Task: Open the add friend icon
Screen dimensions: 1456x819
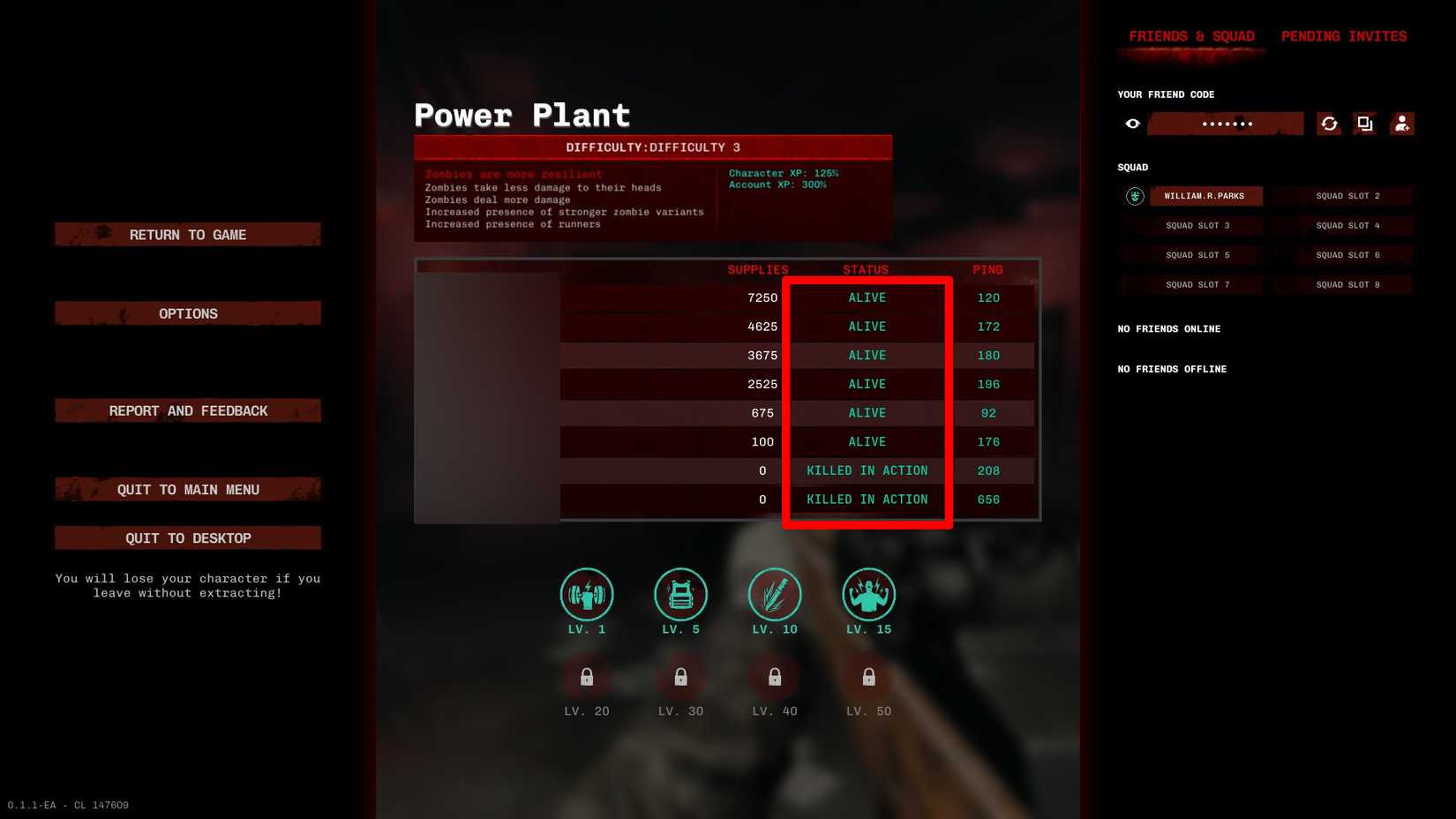Action: 1402,124
